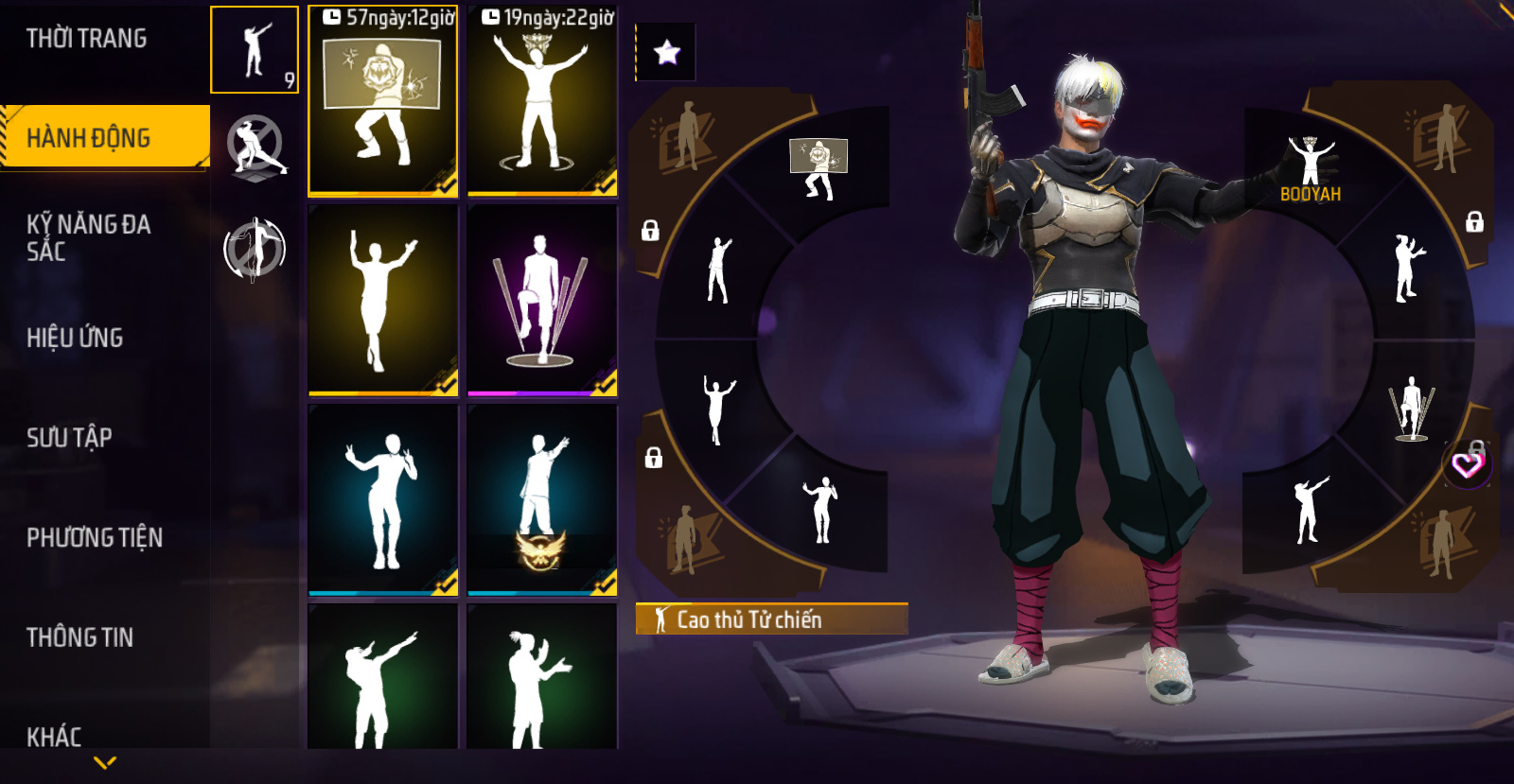Open the dab emote filter with number 9

[x=255, y=50]
